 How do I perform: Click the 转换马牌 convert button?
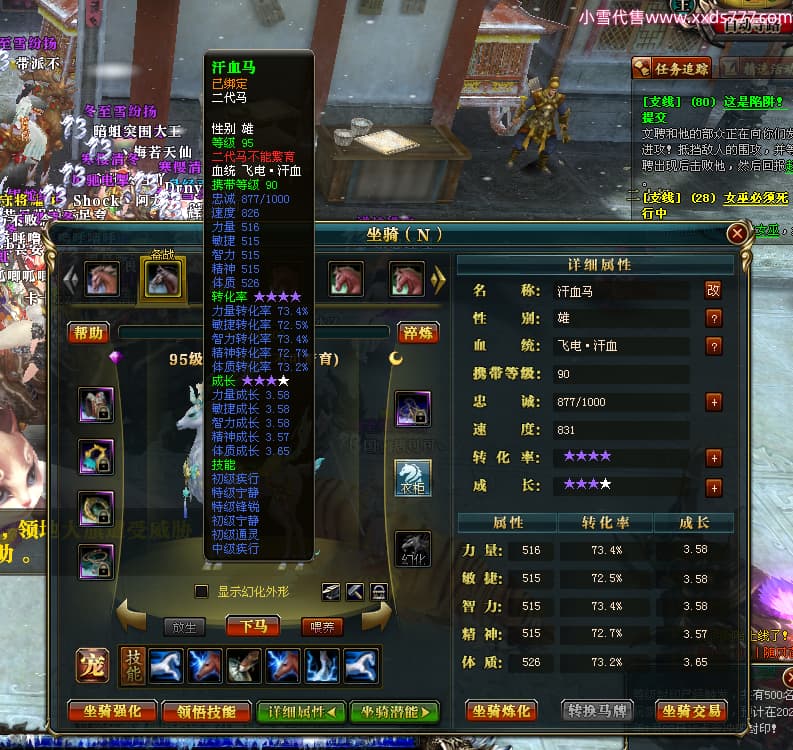pyautogui.click(x=596, y=712)
